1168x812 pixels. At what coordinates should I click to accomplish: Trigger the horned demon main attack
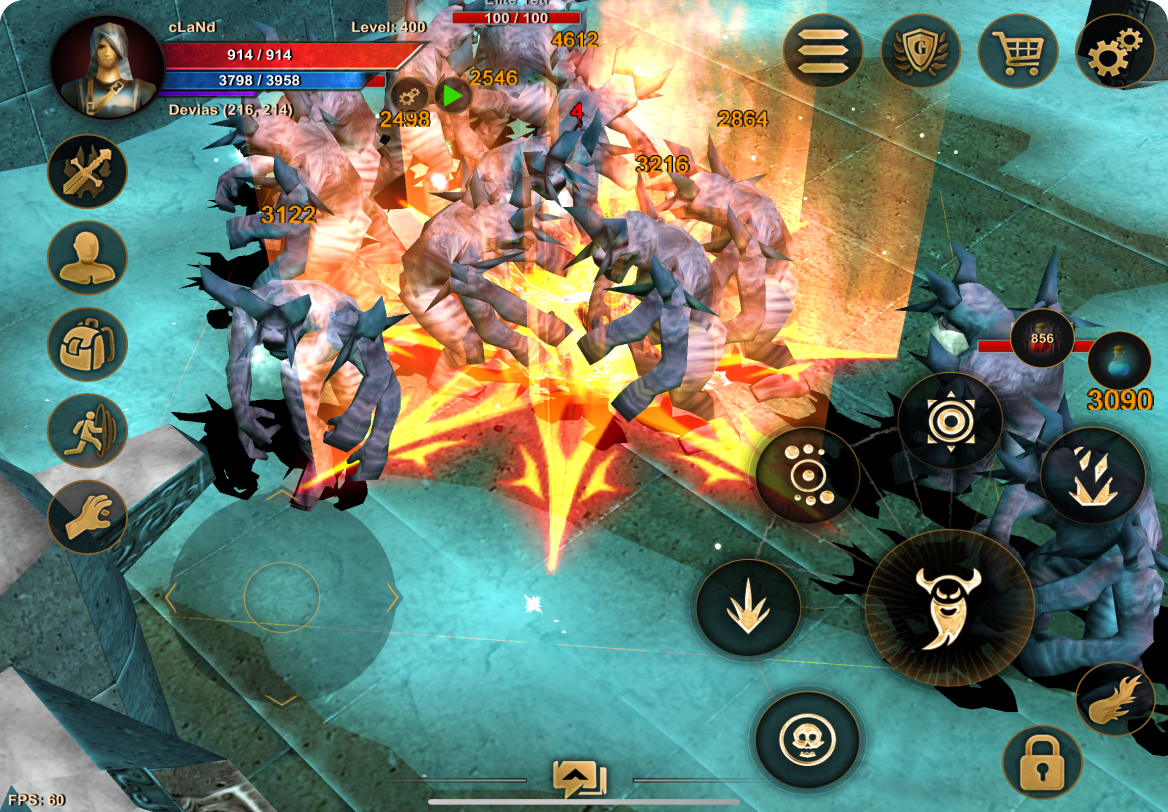click(x=949, y=607)
